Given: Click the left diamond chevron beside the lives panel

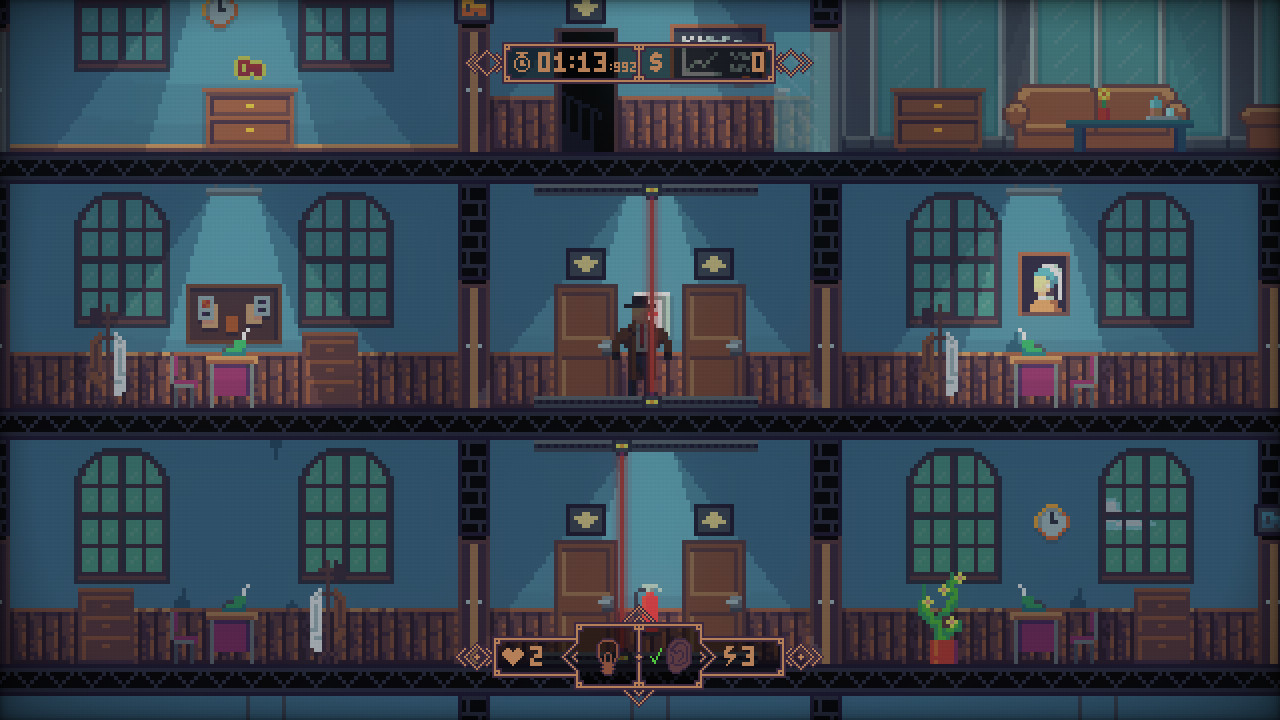Looking at the screenshot, I should (478, 655).
